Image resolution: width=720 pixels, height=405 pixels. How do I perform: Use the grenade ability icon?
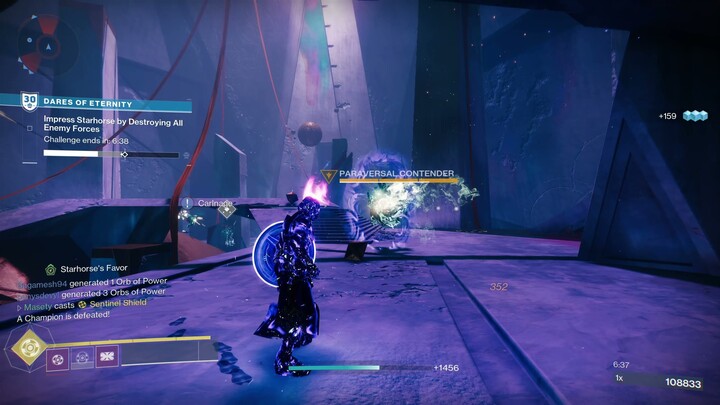[x=58, y=356]
